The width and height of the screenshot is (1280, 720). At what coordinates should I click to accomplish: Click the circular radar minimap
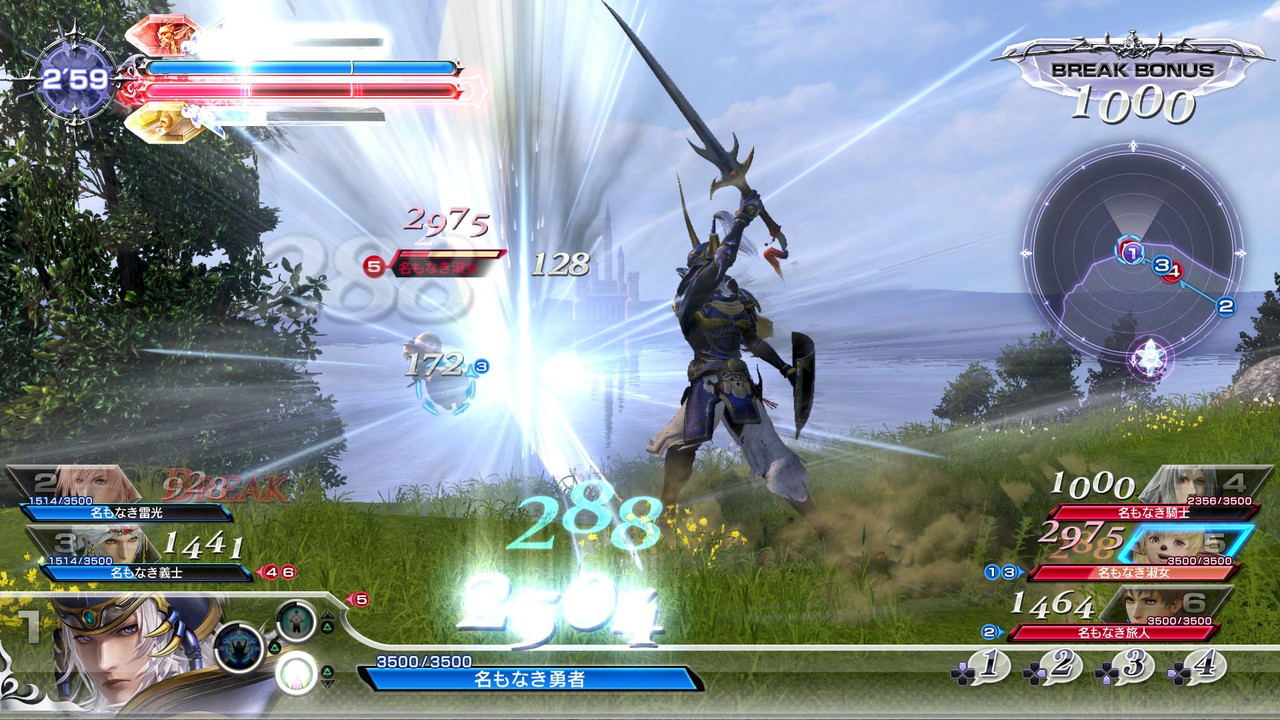pos(1133,253)
